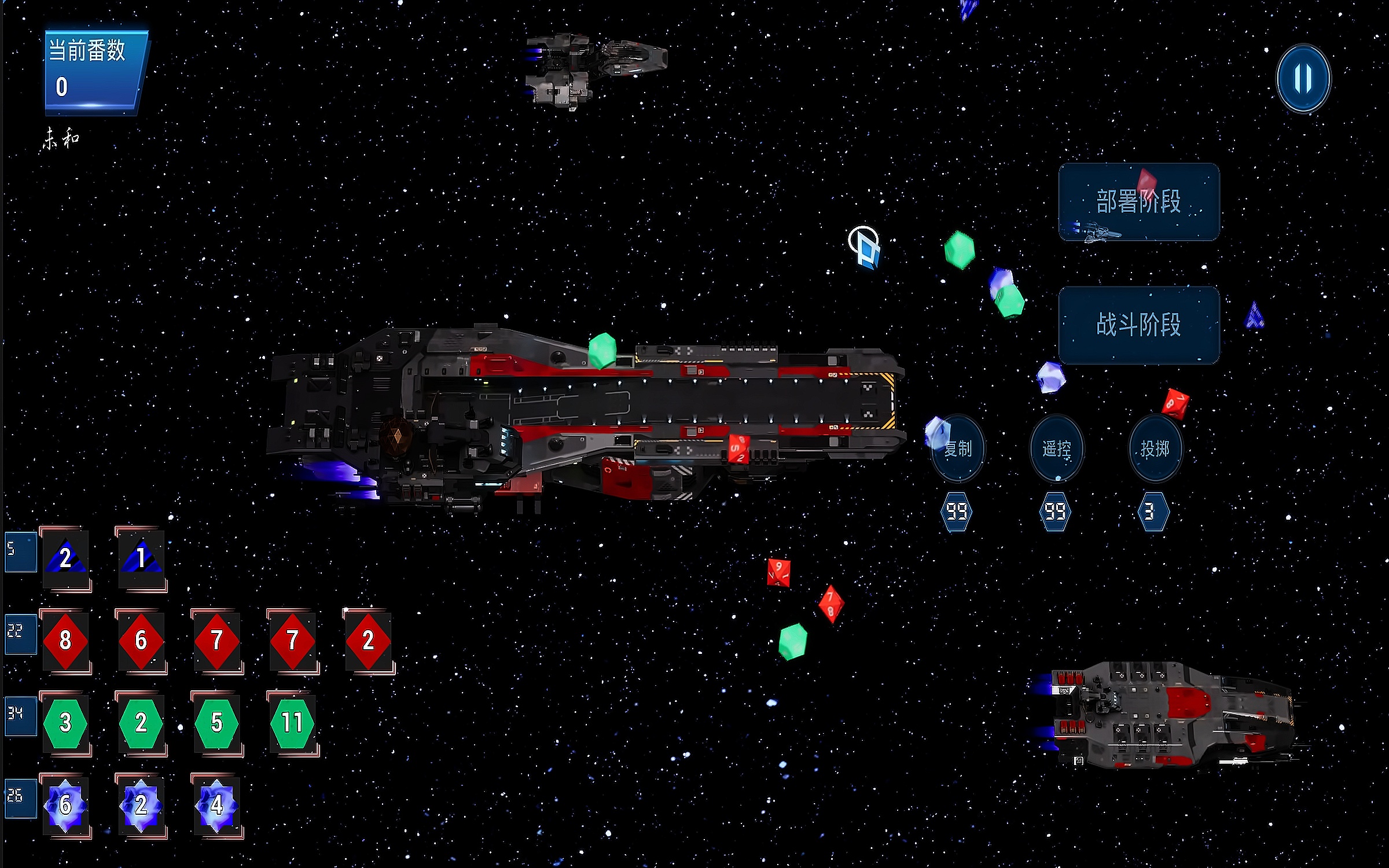Pick the red diamond die showing 8
This screenshot has height=868, width=1389.
(x=65, y=641)
